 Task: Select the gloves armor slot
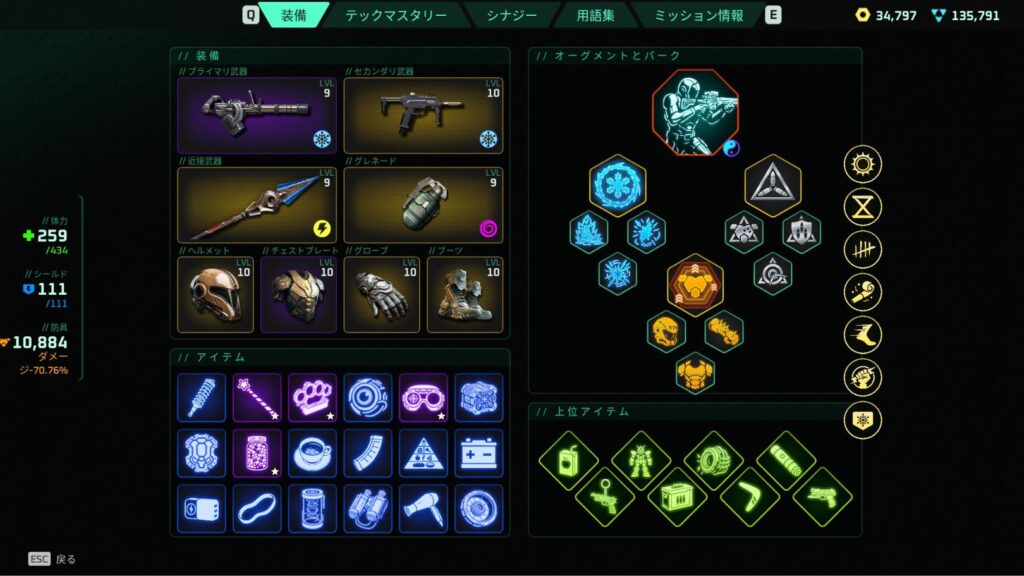pos(381,295)
